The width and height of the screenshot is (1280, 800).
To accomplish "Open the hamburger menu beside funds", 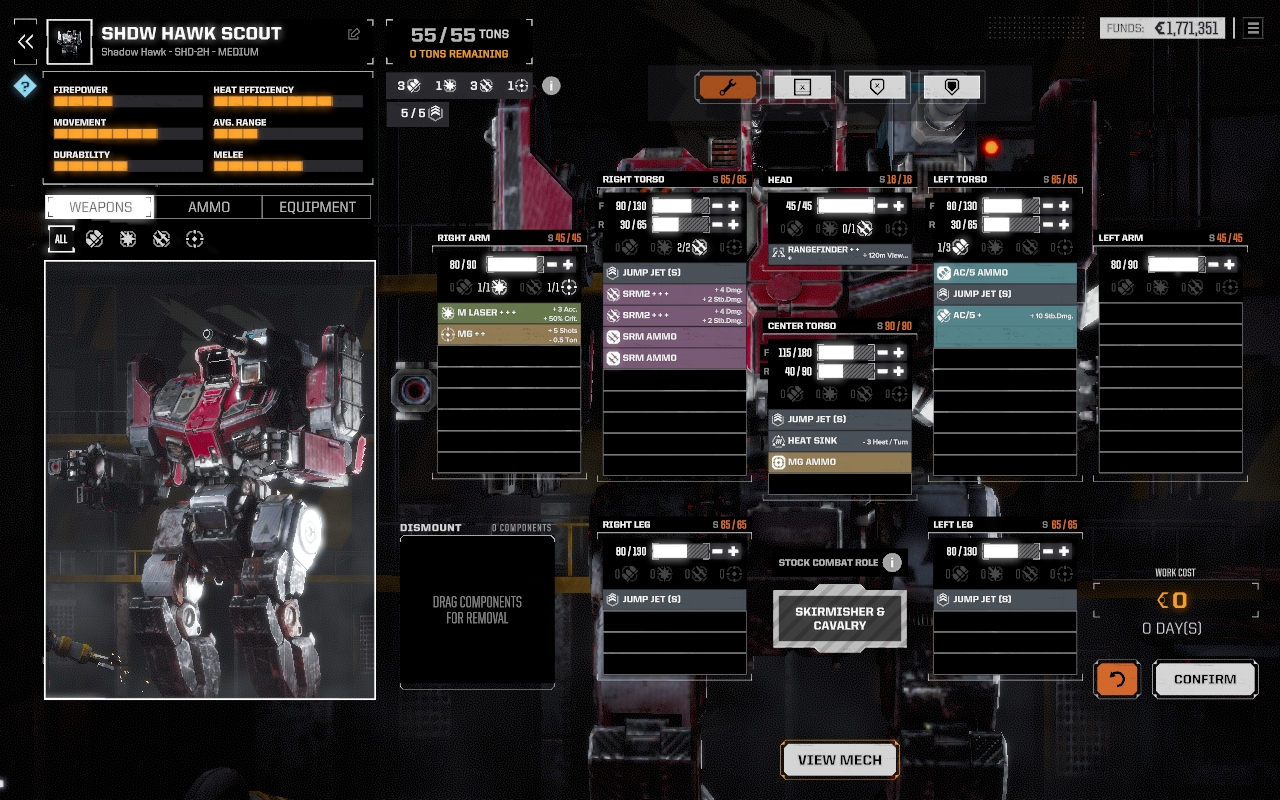I will pyautogui.click(x=1253, y=28).
